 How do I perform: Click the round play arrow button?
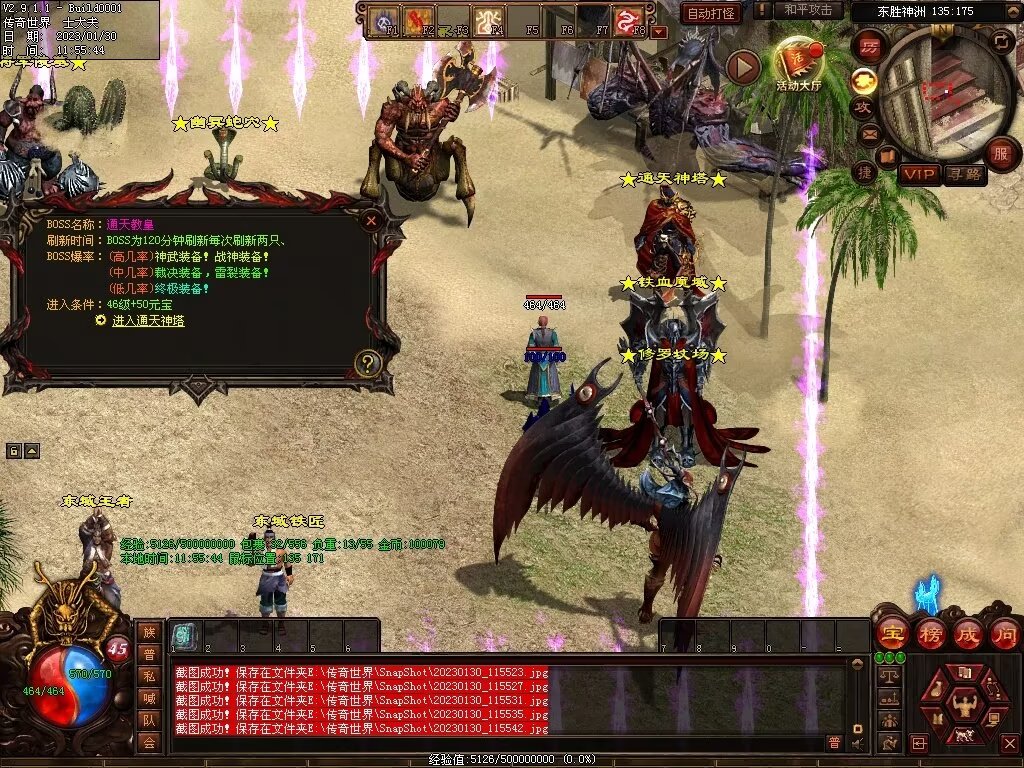(742, 66)
